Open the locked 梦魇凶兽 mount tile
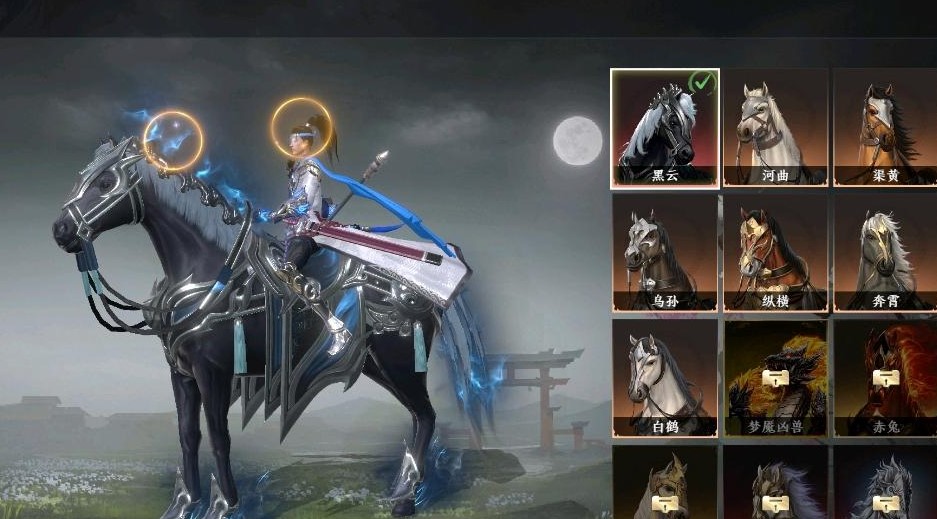 pos(775,378)
